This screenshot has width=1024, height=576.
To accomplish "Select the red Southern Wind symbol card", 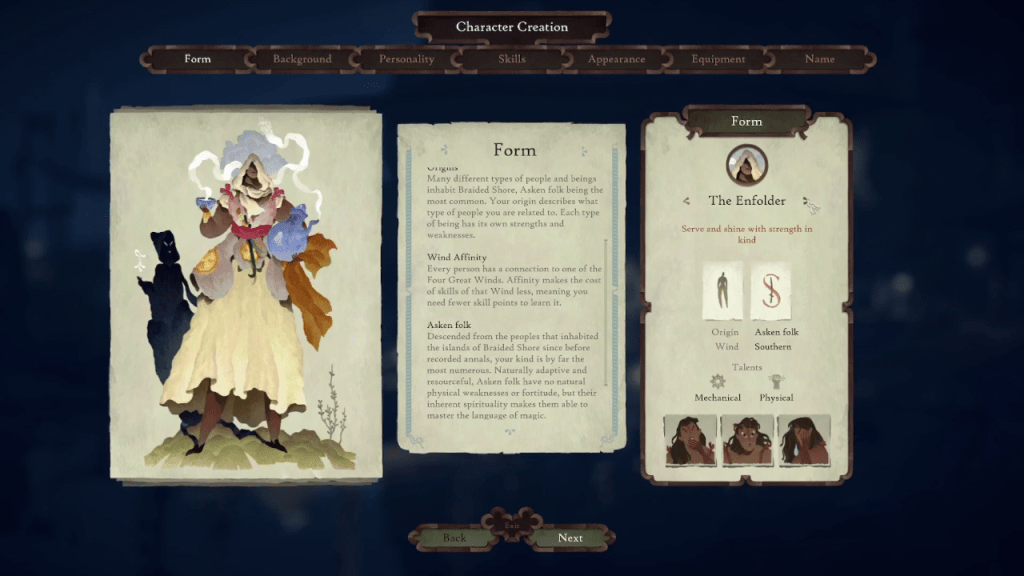I will point(771,291).
